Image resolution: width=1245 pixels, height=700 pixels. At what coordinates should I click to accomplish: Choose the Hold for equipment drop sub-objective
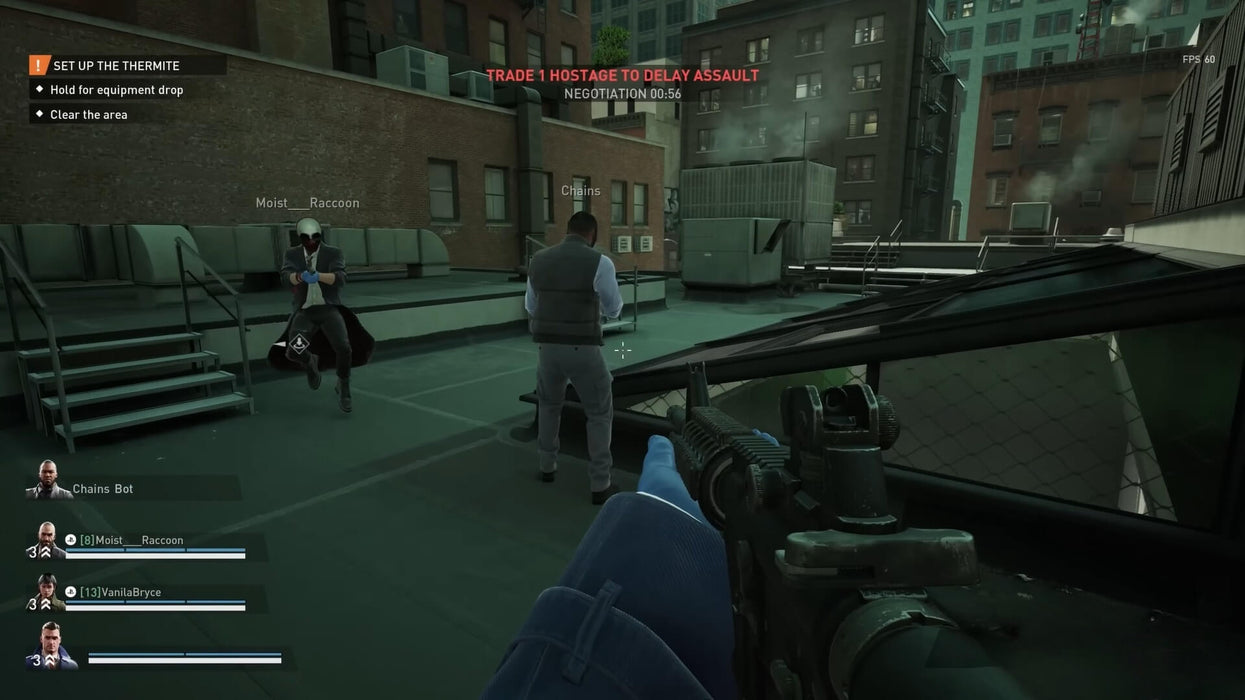117,90
